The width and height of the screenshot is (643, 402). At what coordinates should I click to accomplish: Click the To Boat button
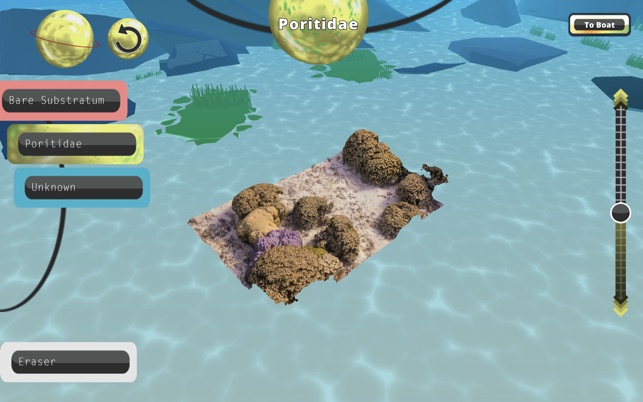pyautogui.click(x=599, y=25)
